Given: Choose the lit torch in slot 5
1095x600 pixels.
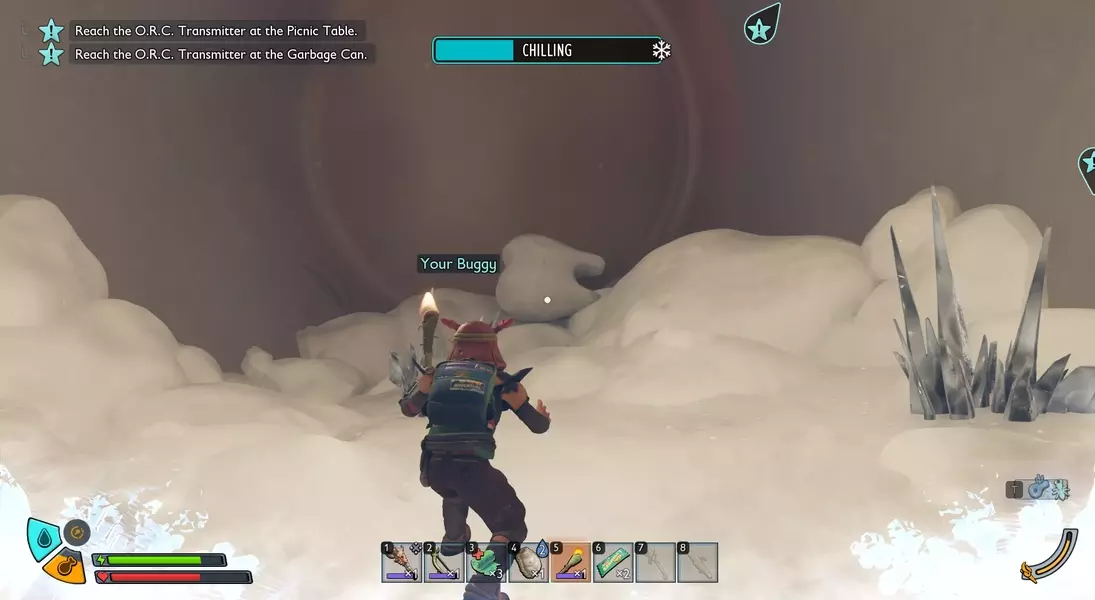Looking at the screenshot, I should click(x=571, y=563).
